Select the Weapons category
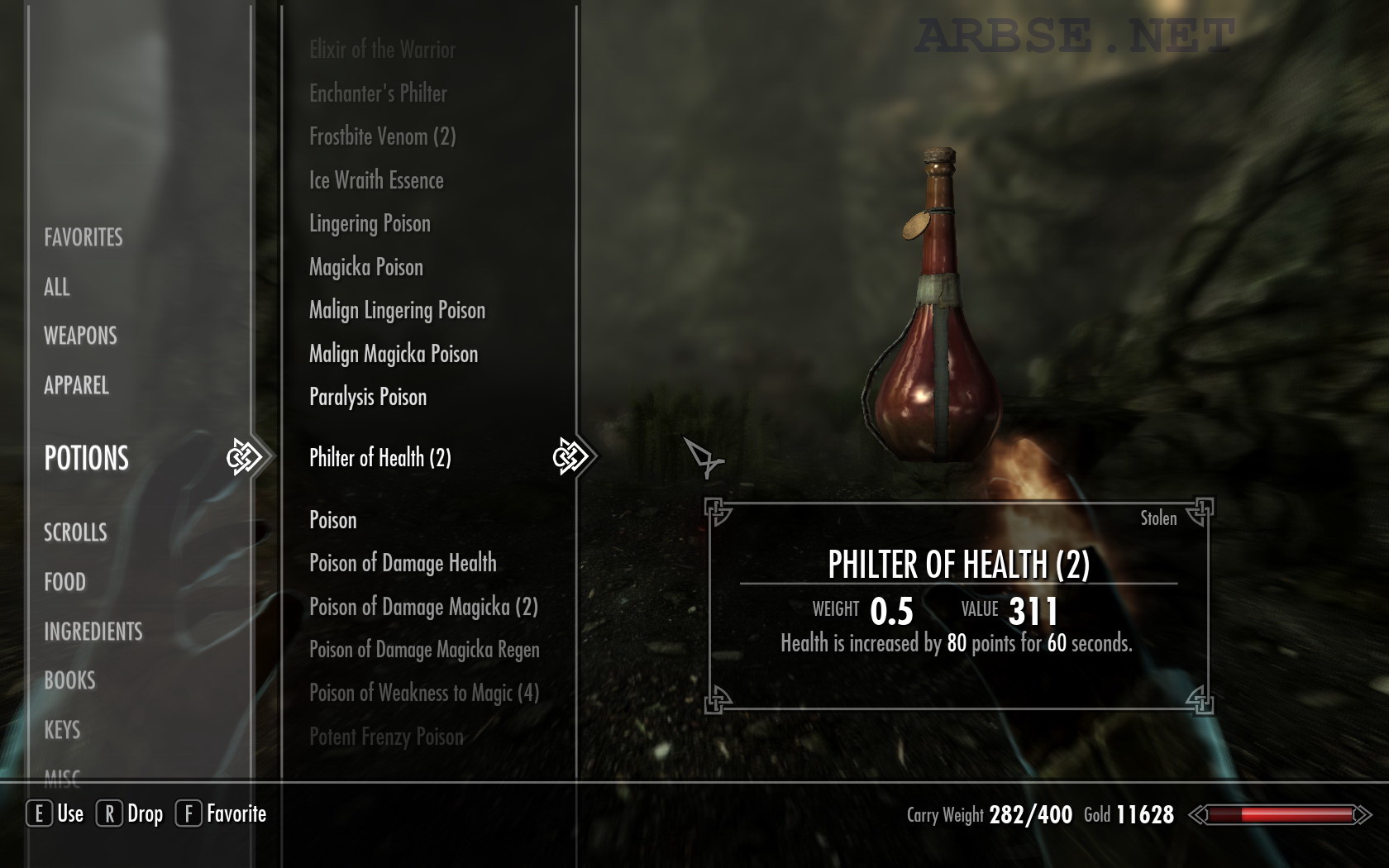 80,336
